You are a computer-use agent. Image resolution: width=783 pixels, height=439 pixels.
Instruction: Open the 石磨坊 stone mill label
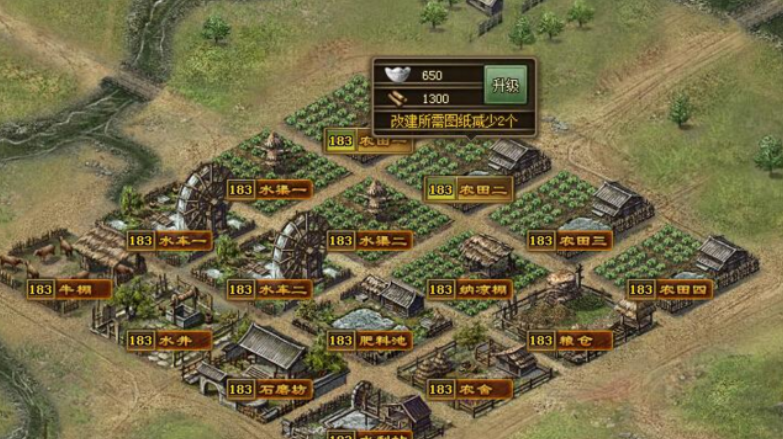pyautogui.click(x=269, y=389)
